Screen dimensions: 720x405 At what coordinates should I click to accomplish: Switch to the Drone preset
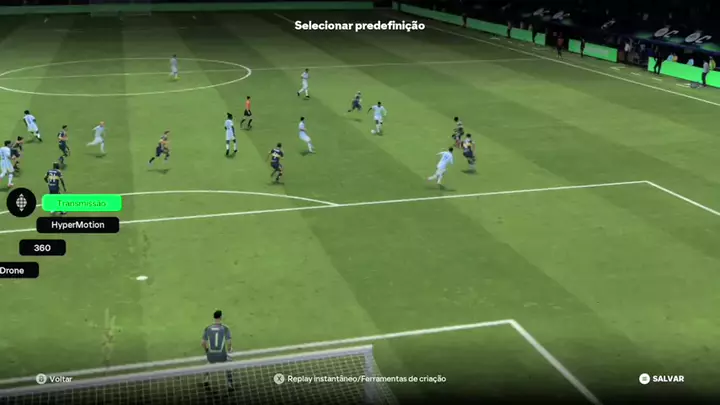click(x=14, y=270)
